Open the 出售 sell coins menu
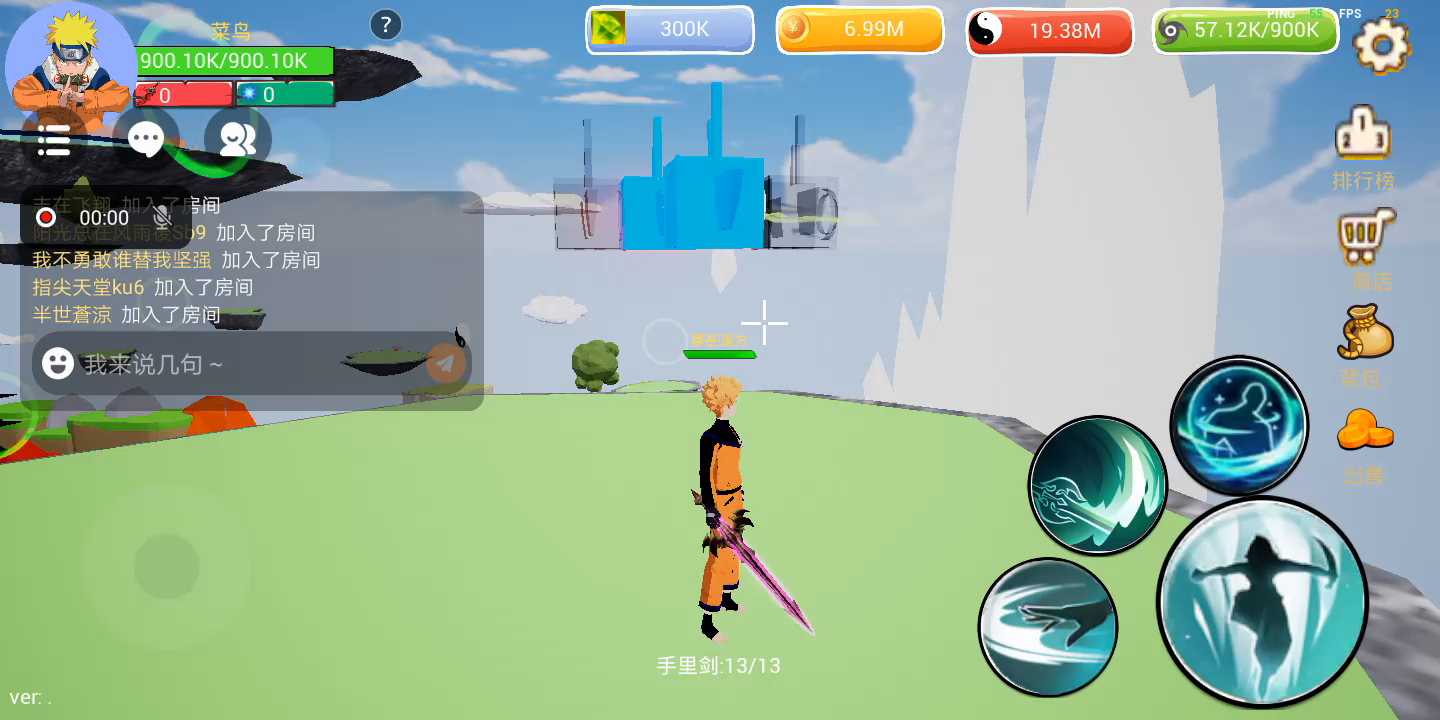The width and height of the screenshot is (1440, 720). tap(1364, 444)
